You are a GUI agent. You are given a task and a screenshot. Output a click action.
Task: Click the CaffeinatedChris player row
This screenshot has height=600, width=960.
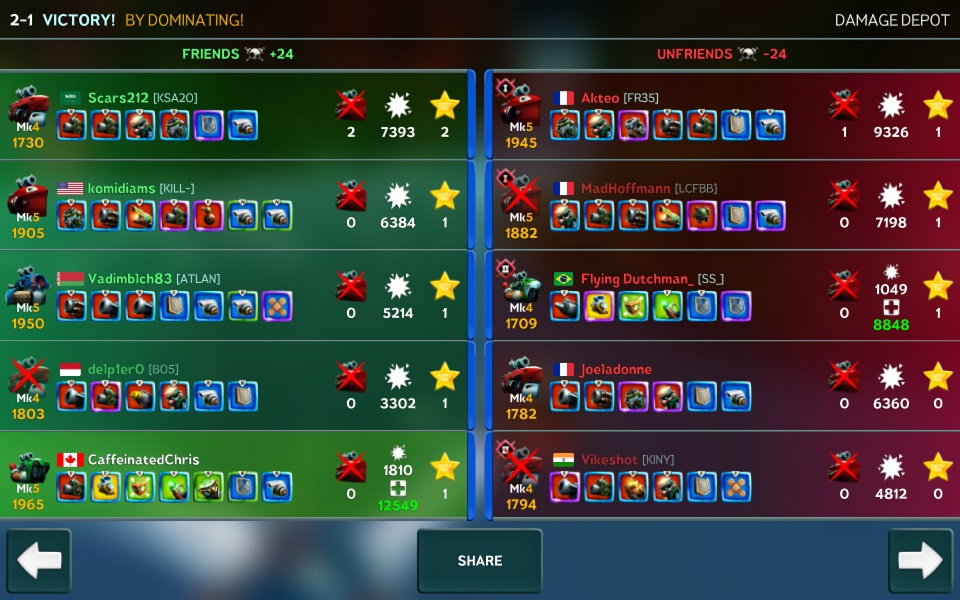tap(235, 476)
